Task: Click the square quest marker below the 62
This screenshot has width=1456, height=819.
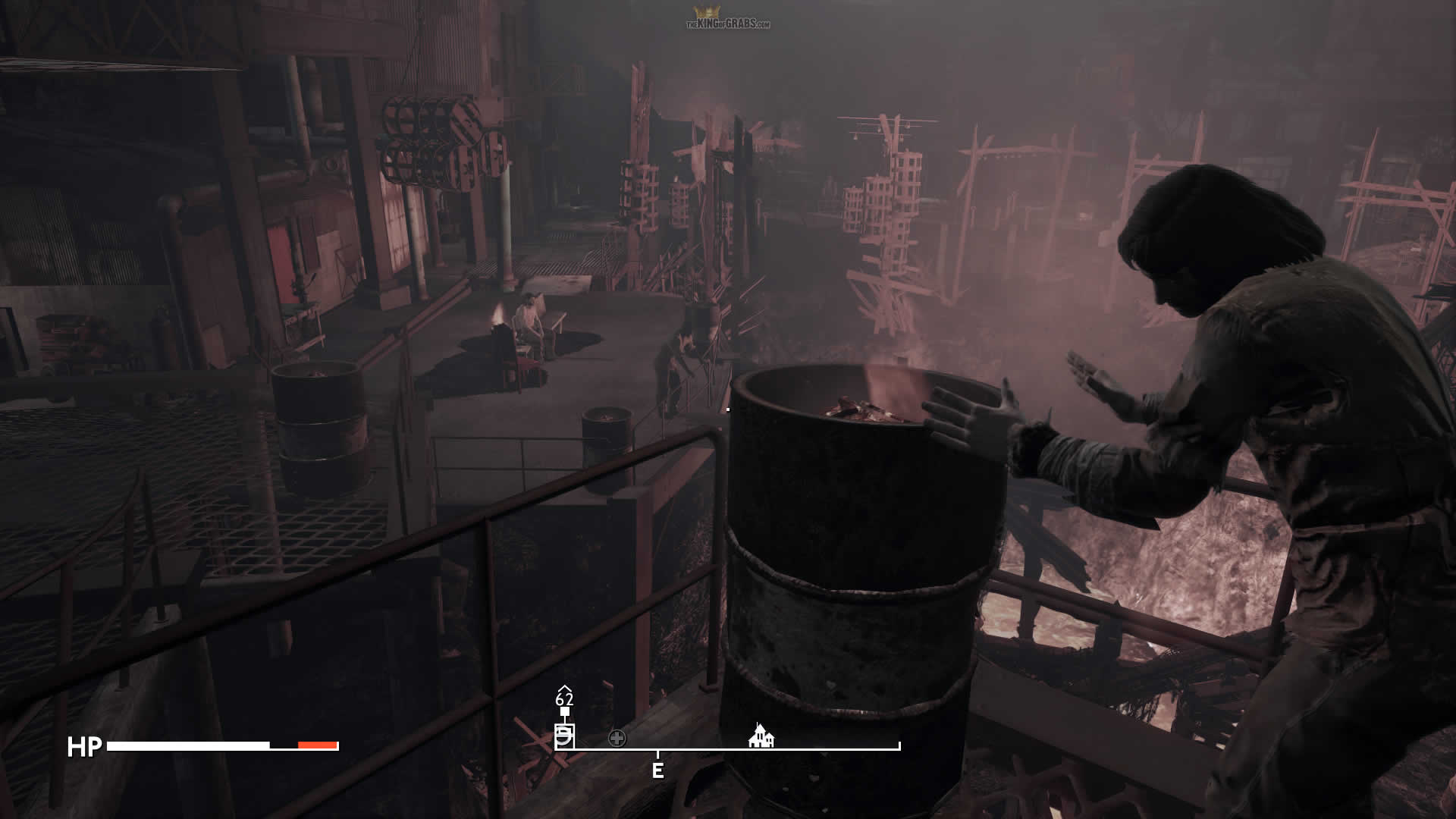Action: point(564,711)
